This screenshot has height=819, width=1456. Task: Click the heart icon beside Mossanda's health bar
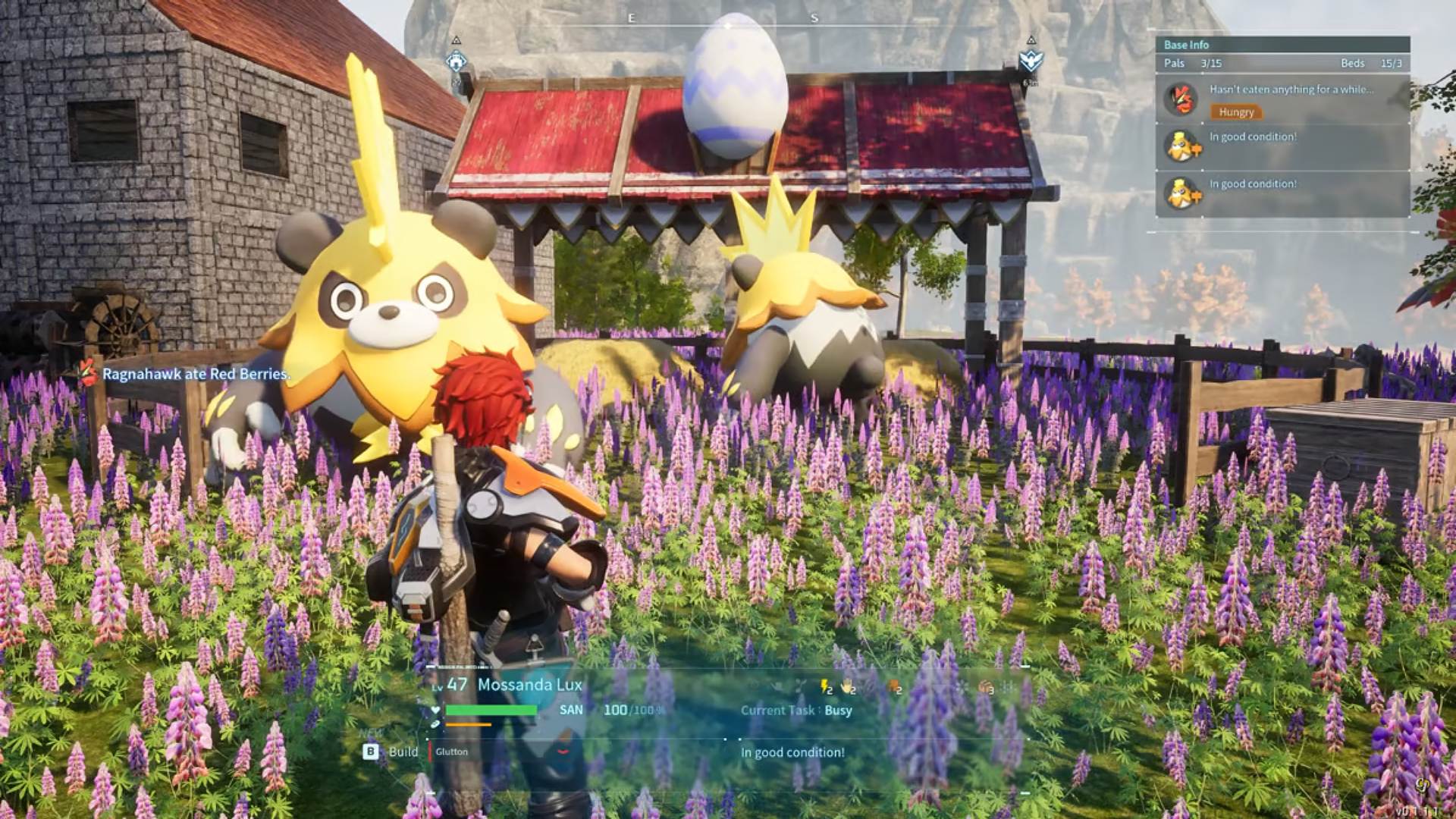point(435,710)
